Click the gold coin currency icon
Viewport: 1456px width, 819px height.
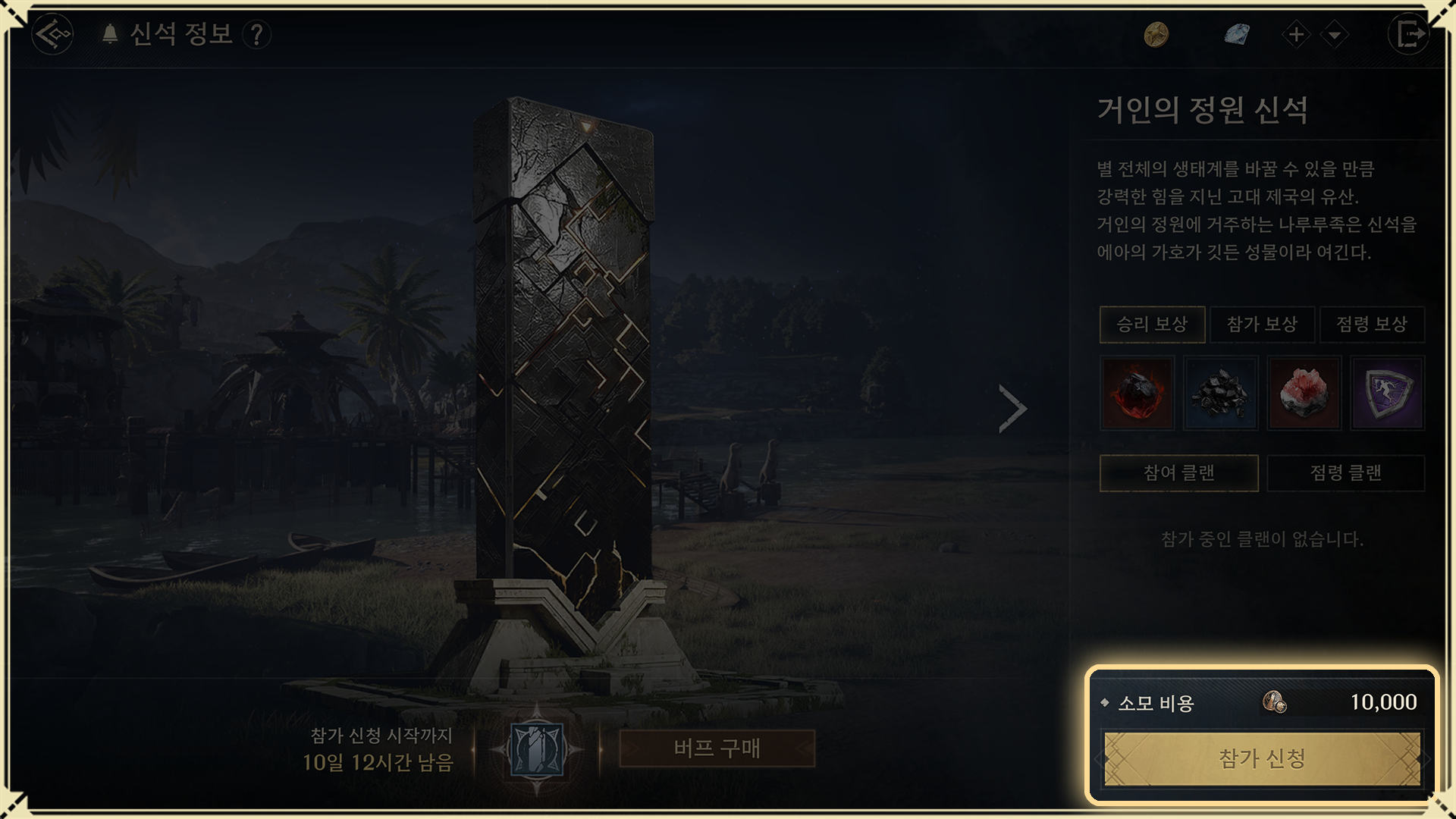point(1156,34)
